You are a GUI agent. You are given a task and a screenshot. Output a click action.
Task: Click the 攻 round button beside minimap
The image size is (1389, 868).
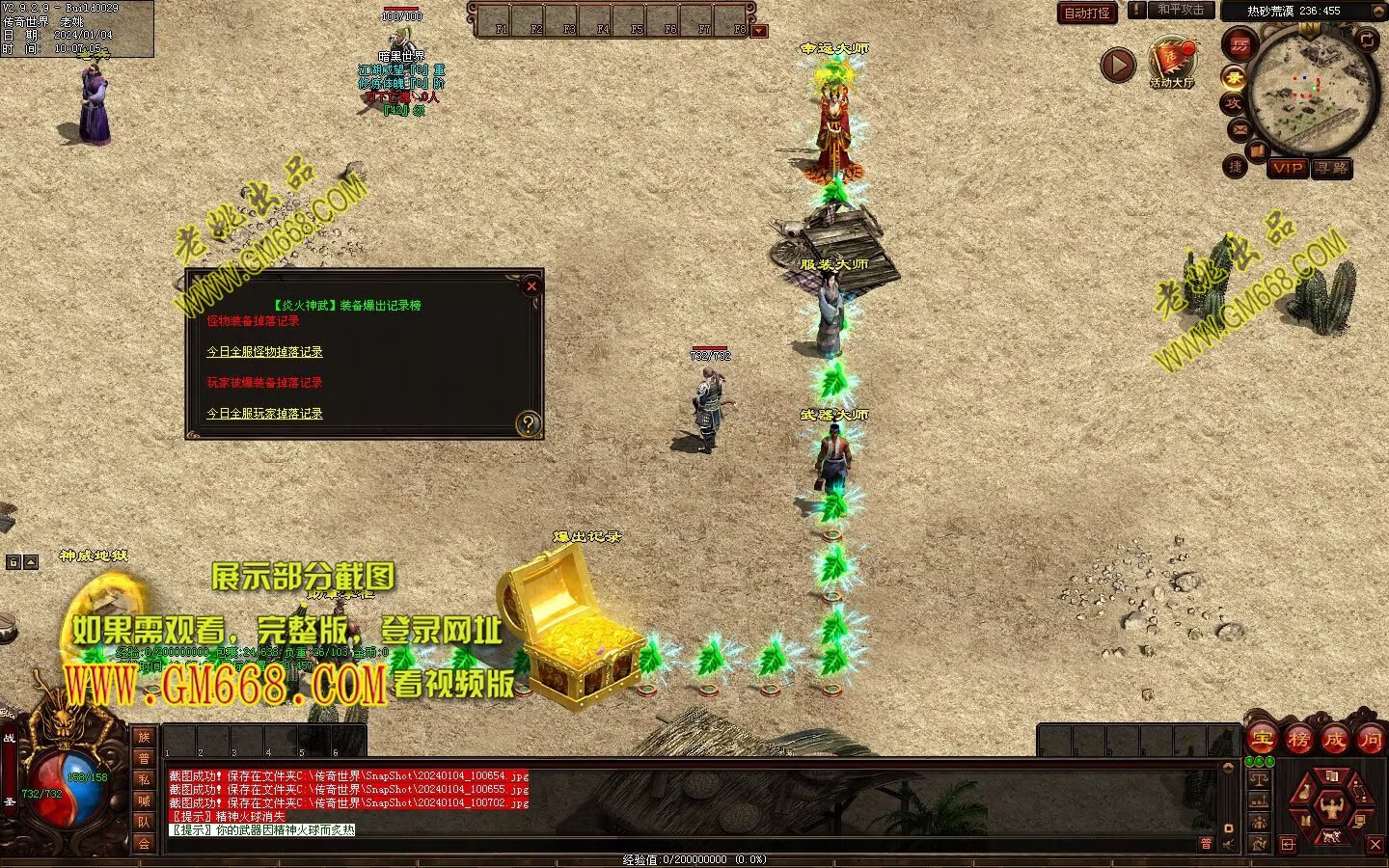click(x=1233, y=103)
